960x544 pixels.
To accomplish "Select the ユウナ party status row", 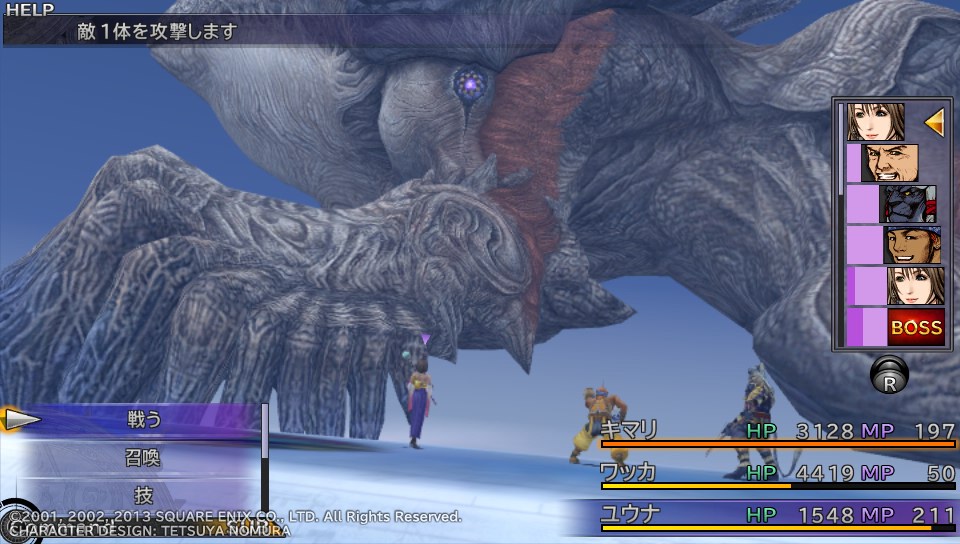I will coord(777,515).
